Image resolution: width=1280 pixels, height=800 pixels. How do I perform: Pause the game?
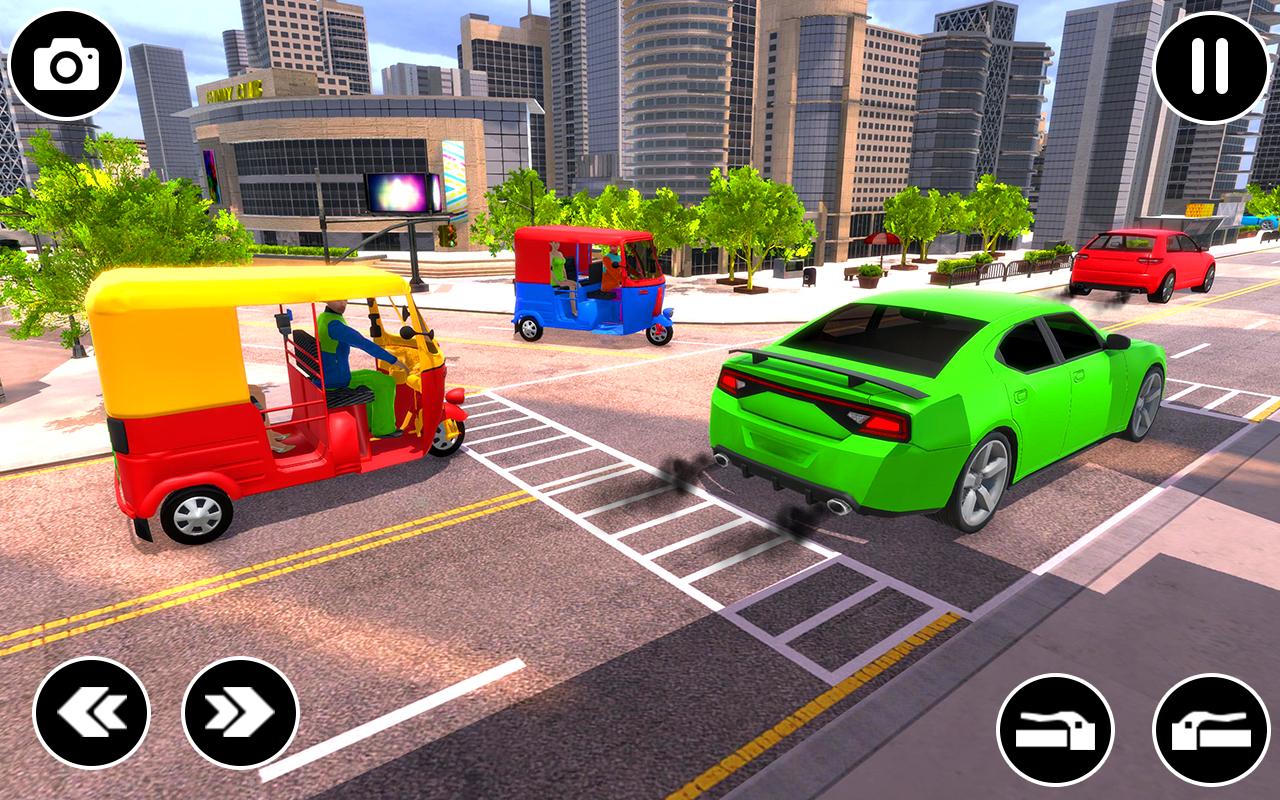(x=1211, y=67)
